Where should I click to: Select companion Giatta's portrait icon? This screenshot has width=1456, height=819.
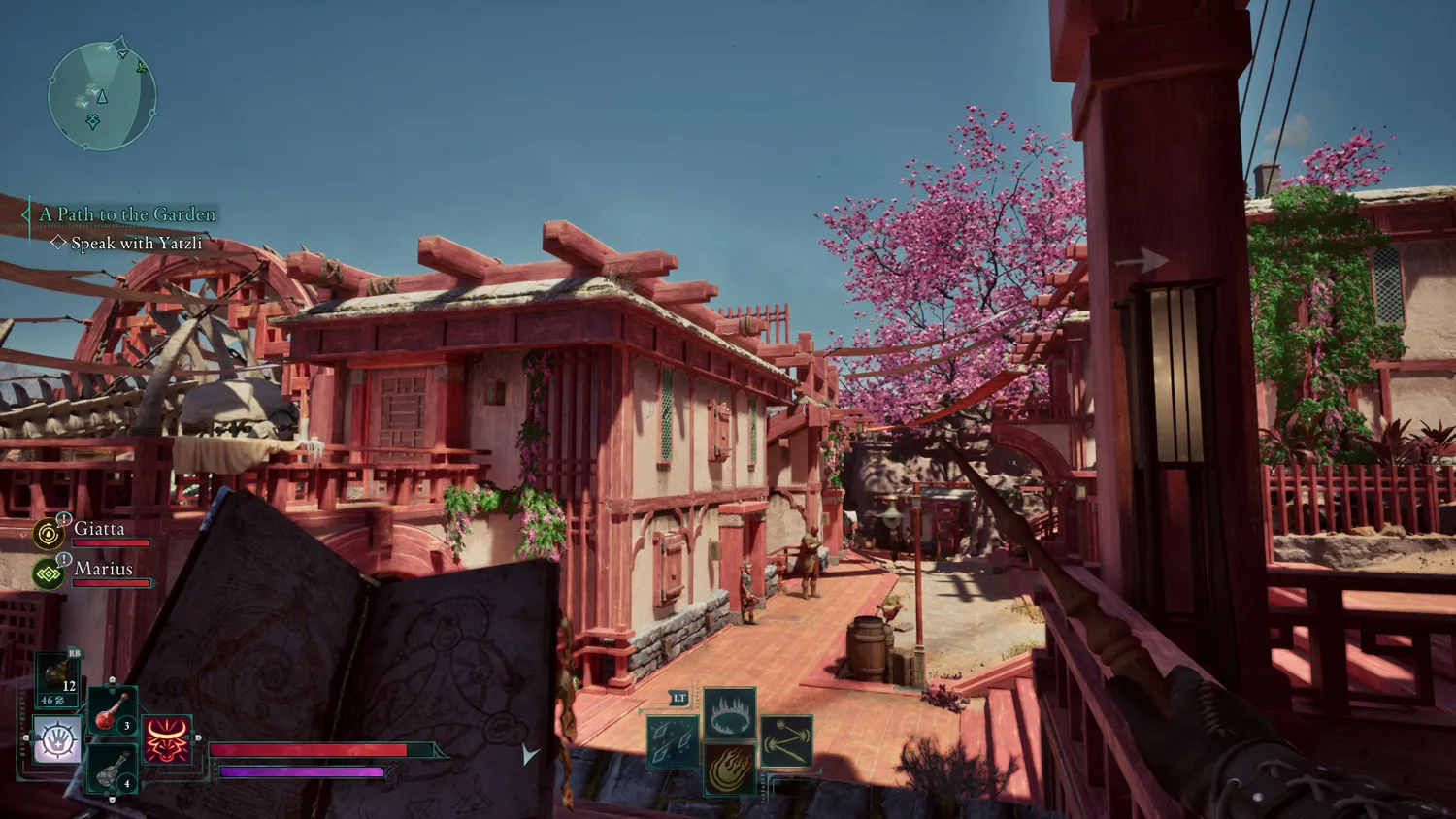coord(48,533)
